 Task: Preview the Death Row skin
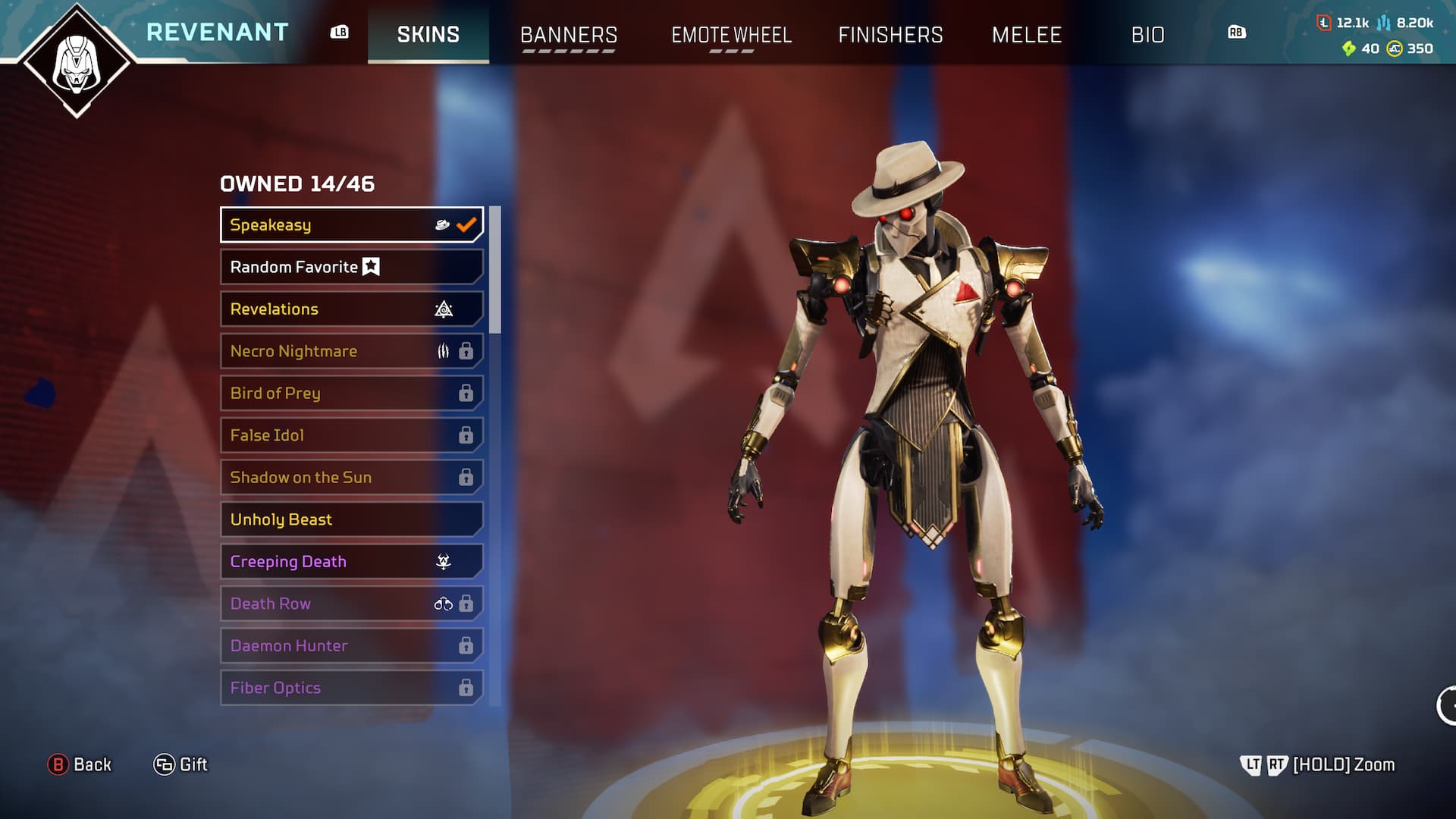pos(351,604)
